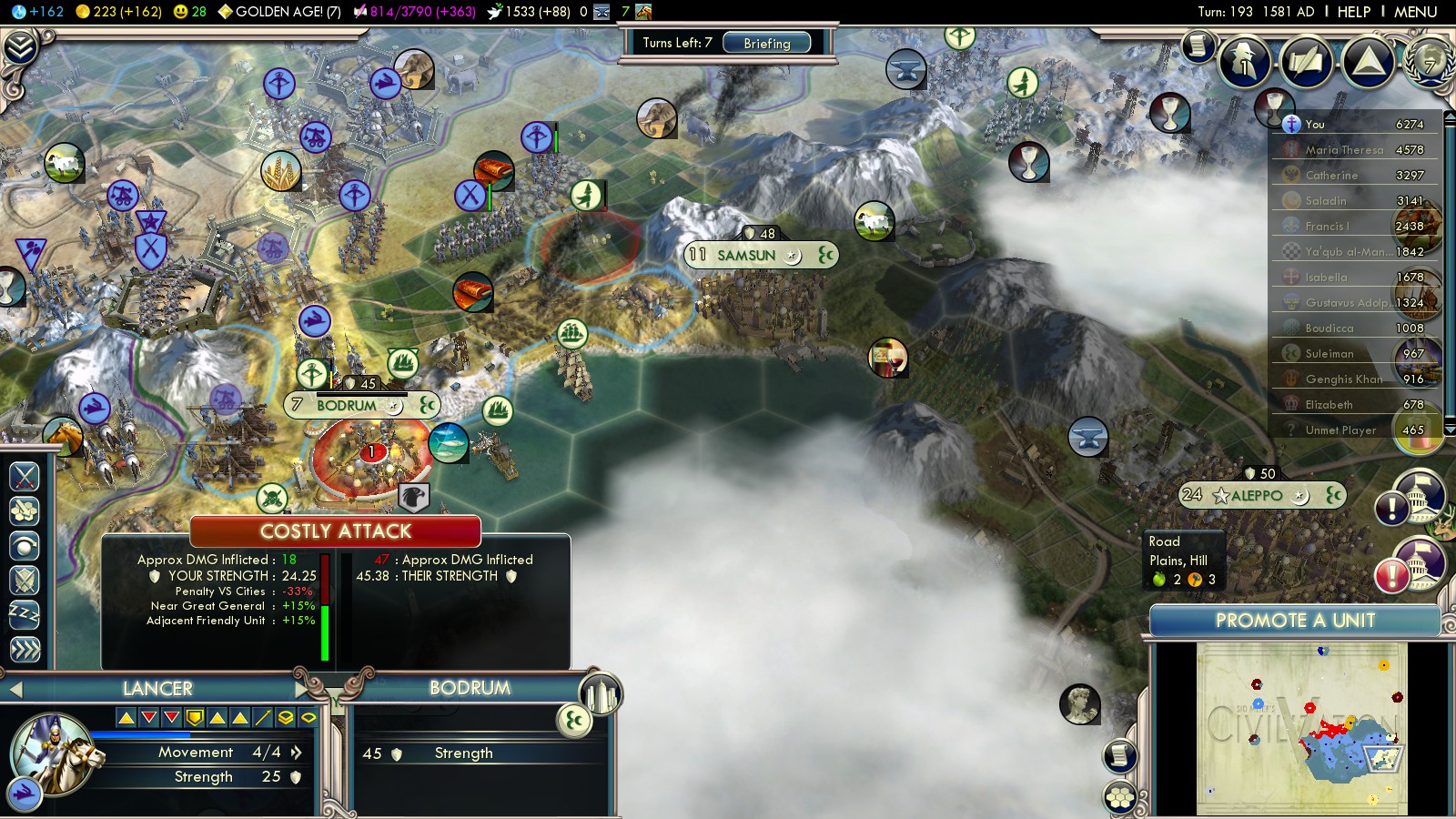This screenshot has height=819, width=1456.
Task: Select Maria Theresa in the score list
Action: tap(1343, 149)
